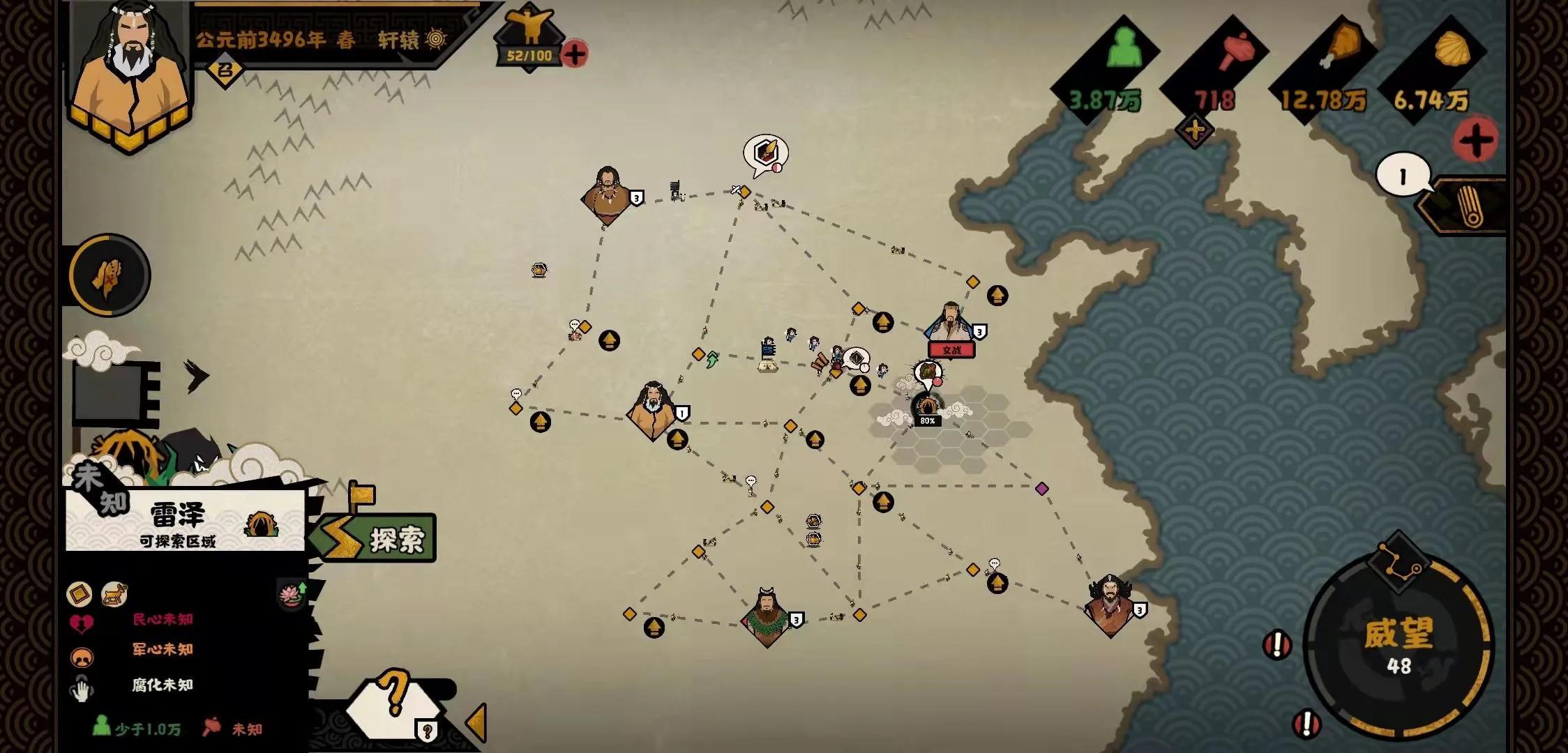
Task: Tap the red plus under the shell currency
Action: 1475,142
